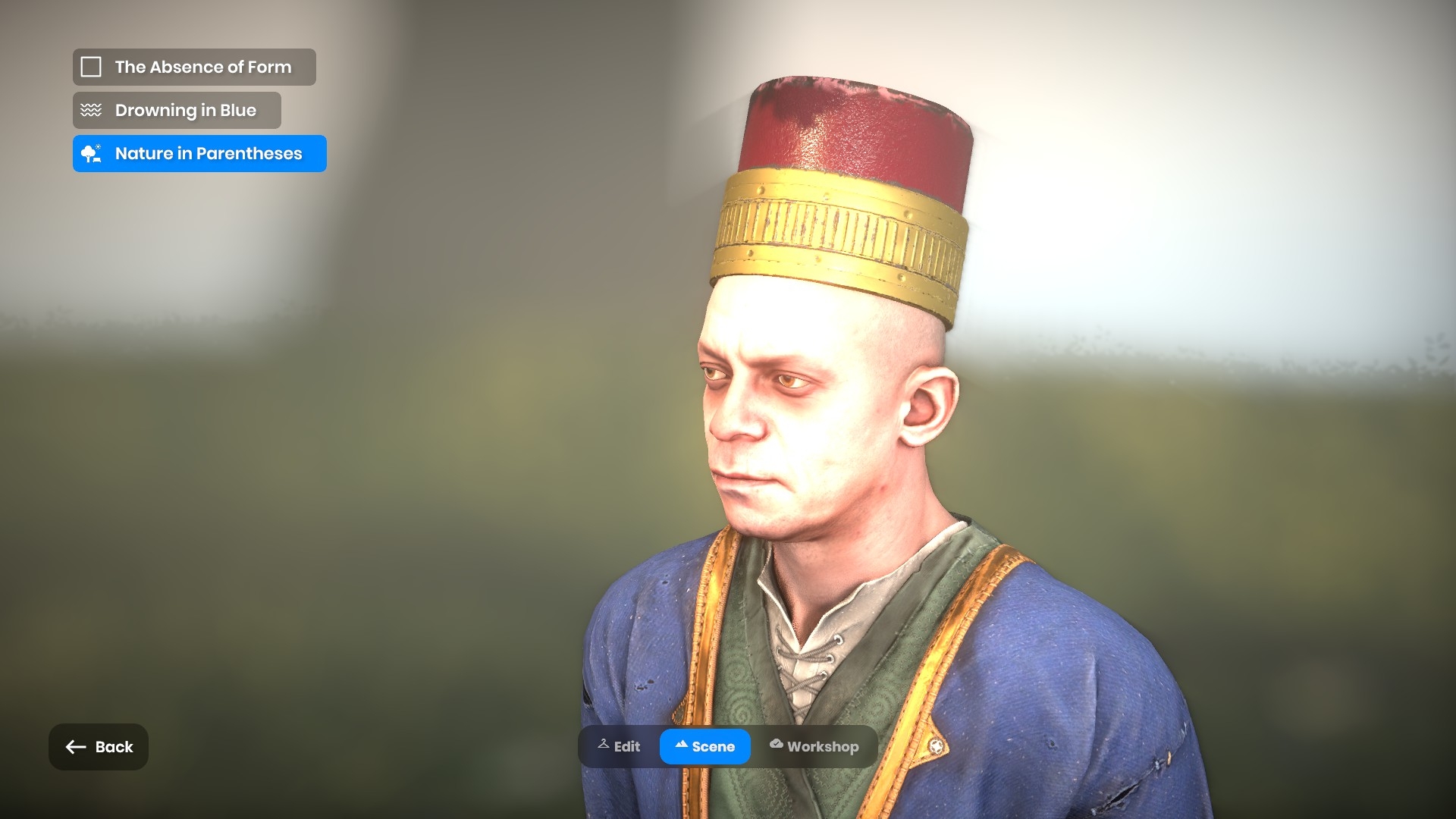Switch to the Workshop tab
1456x819 pixels.
pyautogui.click(x=814, y=747)
